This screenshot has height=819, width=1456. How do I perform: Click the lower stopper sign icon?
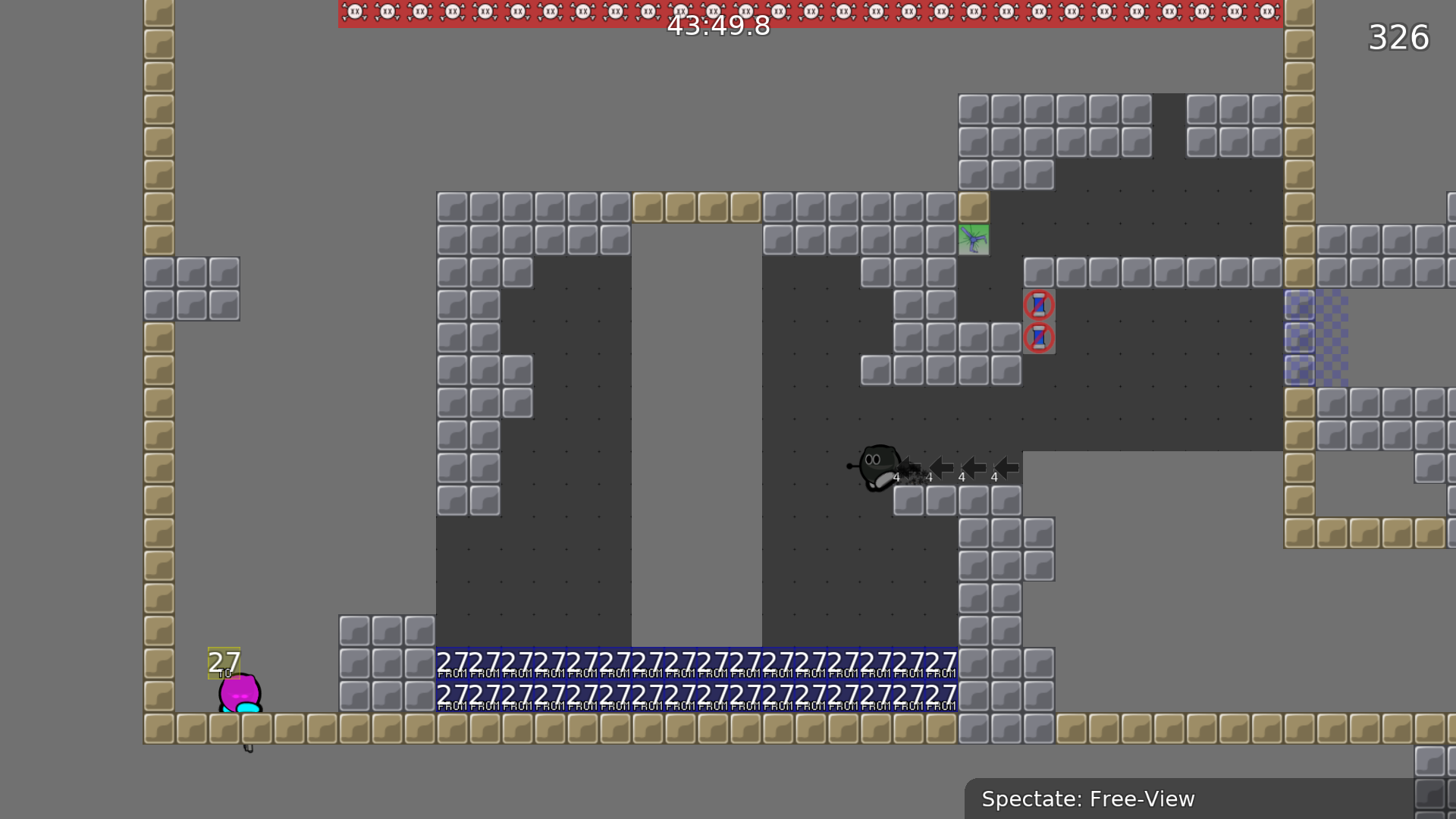(x=1040, y=338)
